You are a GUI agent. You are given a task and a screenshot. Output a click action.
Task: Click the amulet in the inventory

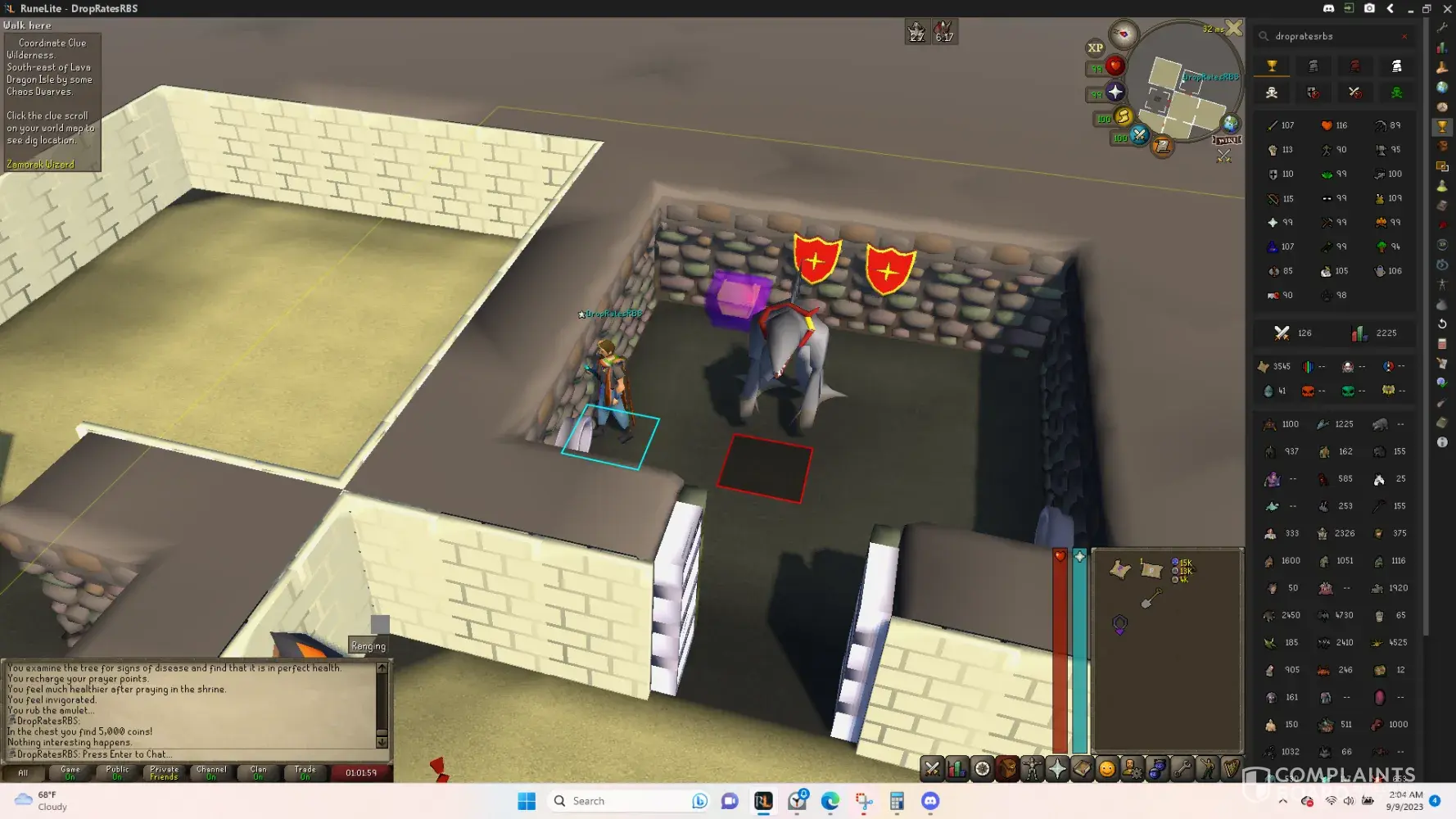click(1120, 625)
